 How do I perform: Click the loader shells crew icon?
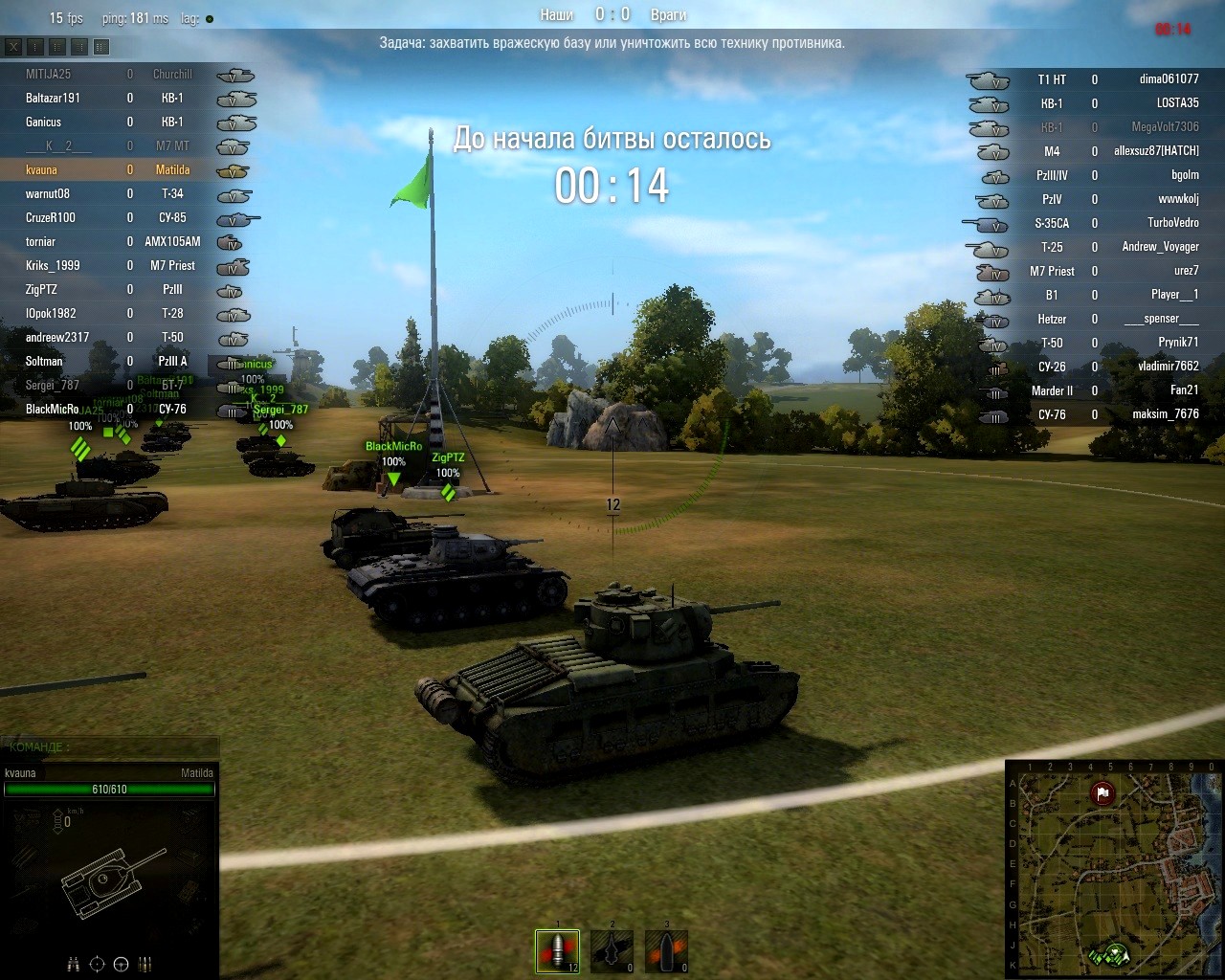[x=145, y=964]
